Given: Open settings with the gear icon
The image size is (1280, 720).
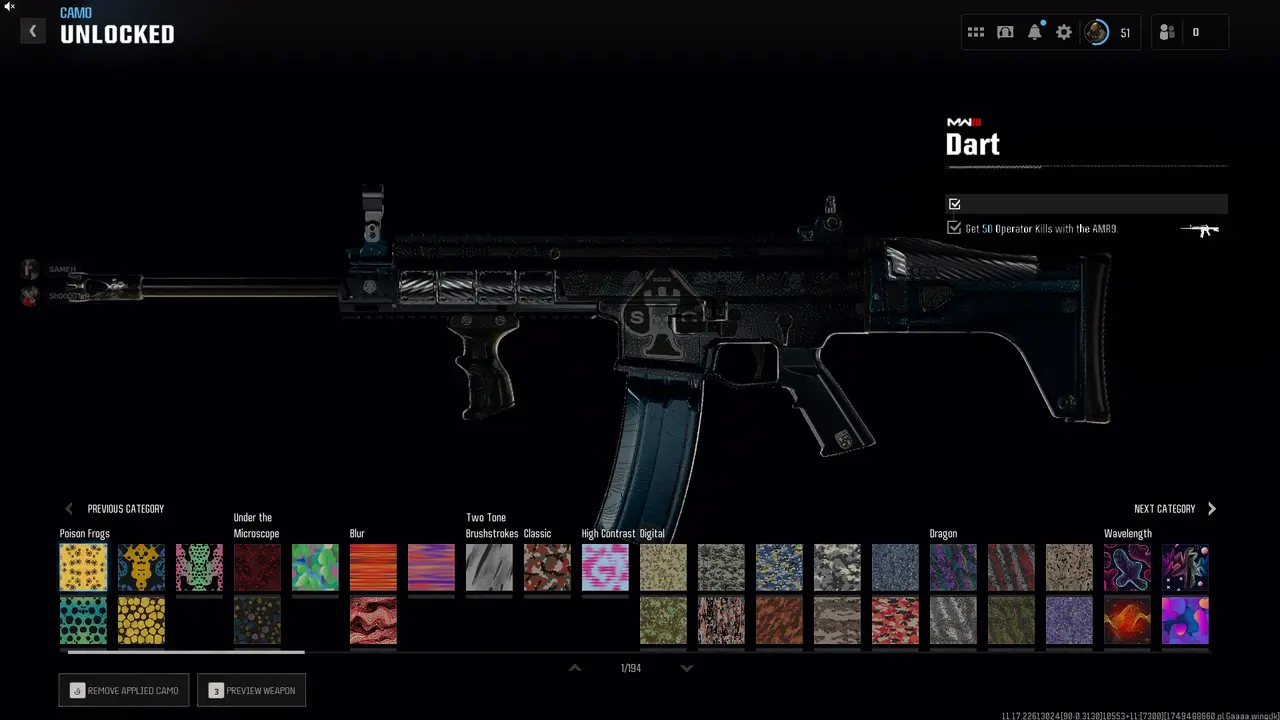Looking at the screenshot, I should click(1064, 32).
